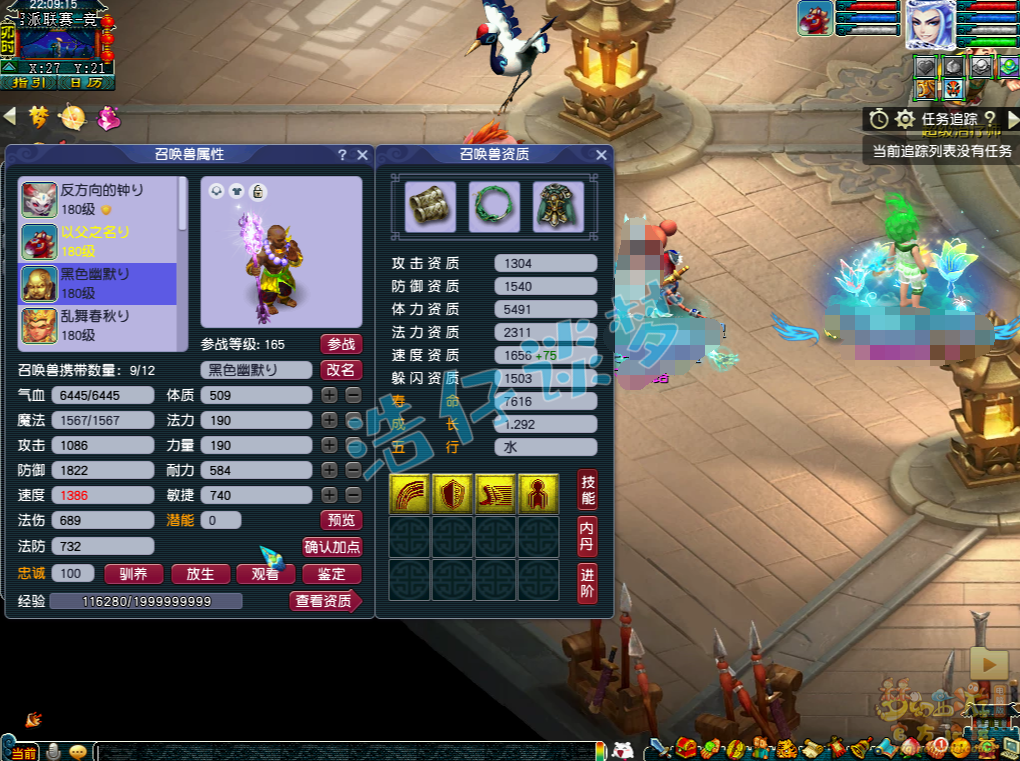Click the 观看 view button
1020x761 pixels.
(265, 574)
